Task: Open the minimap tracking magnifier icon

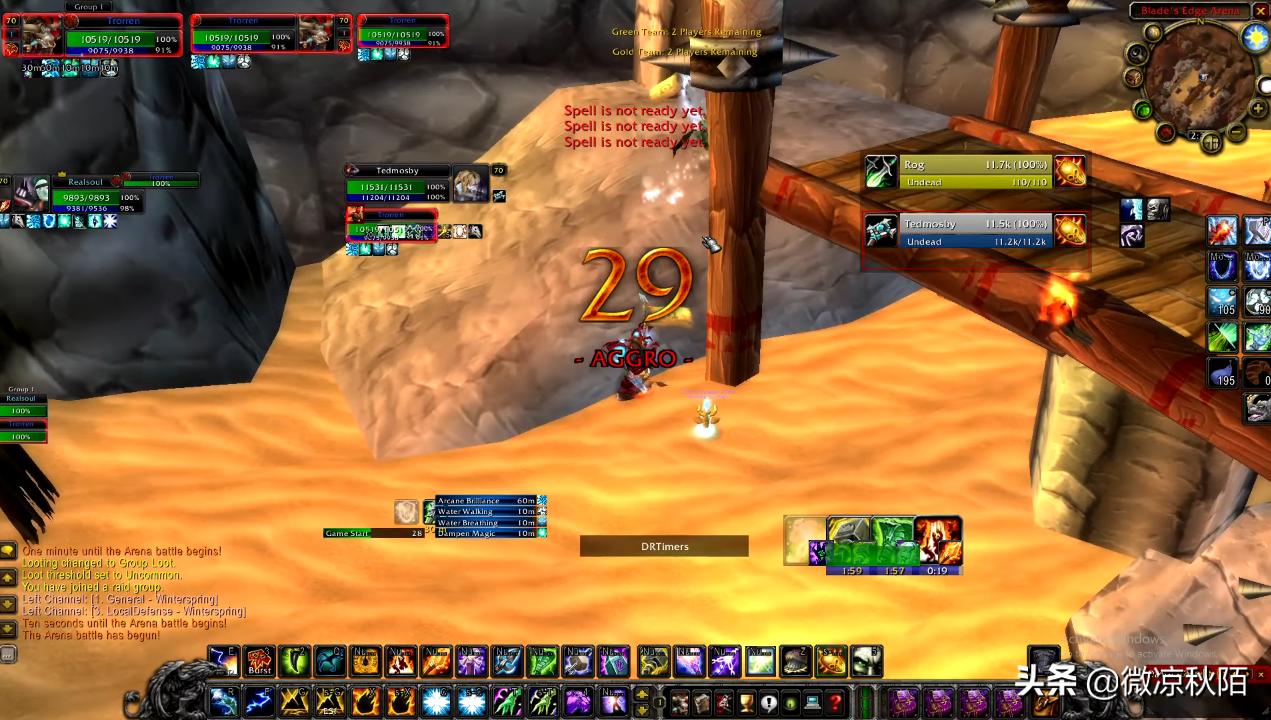Action: pyautogui.click(x=1153, y=33)
